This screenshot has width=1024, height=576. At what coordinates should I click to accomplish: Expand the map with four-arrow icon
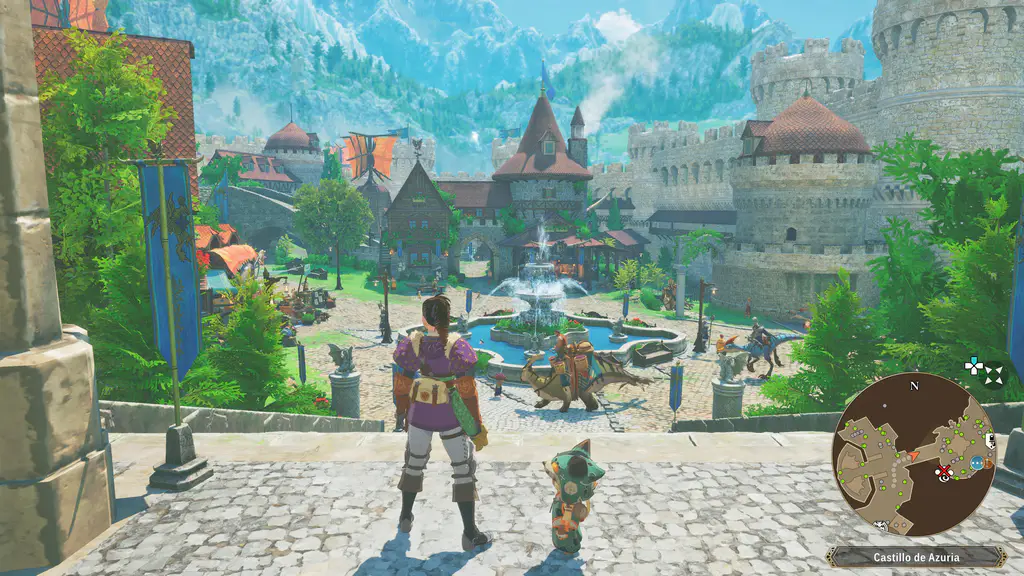click(993, 374)
